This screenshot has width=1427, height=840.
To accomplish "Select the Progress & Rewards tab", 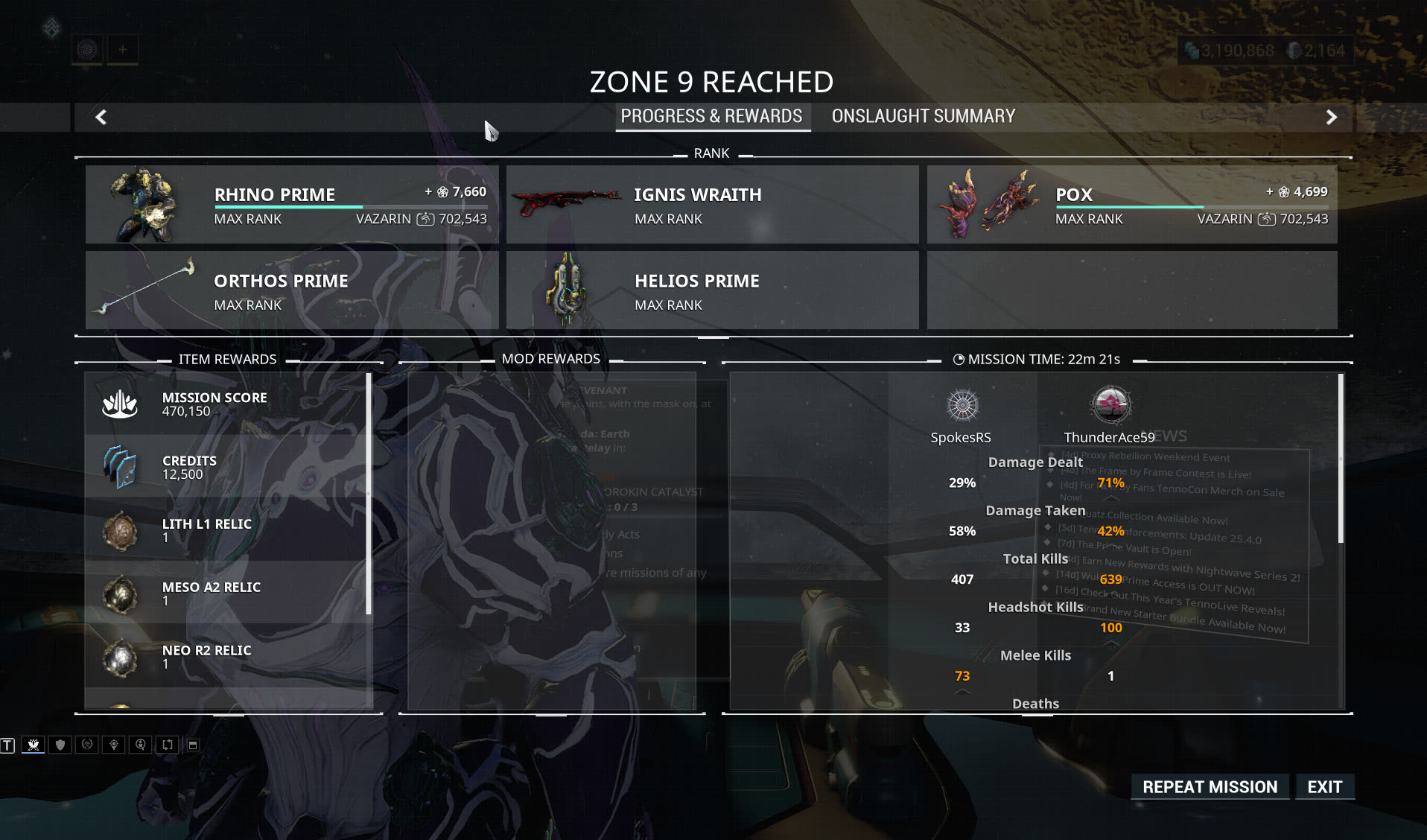I will pos(711,116).
